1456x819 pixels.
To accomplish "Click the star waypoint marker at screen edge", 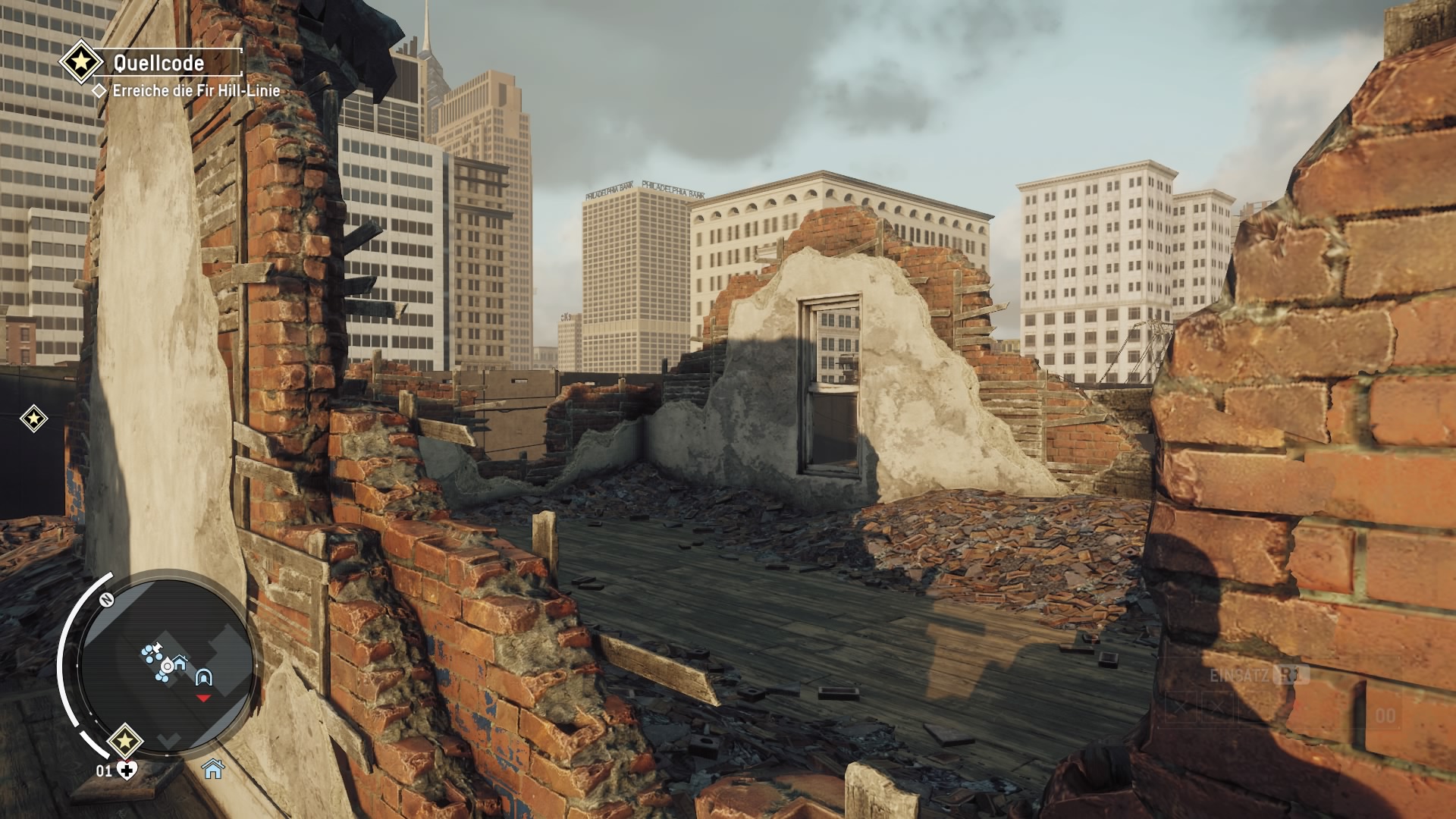I will pos(33,418).
